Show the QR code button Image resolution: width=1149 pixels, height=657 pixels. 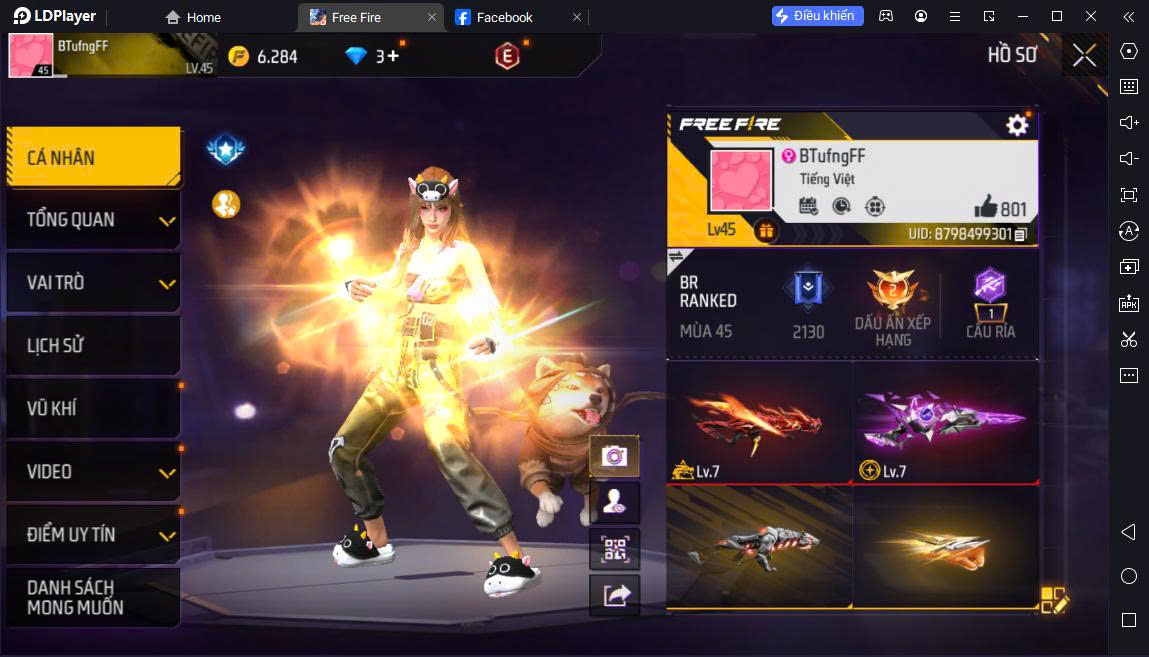[x=614, y=549]
